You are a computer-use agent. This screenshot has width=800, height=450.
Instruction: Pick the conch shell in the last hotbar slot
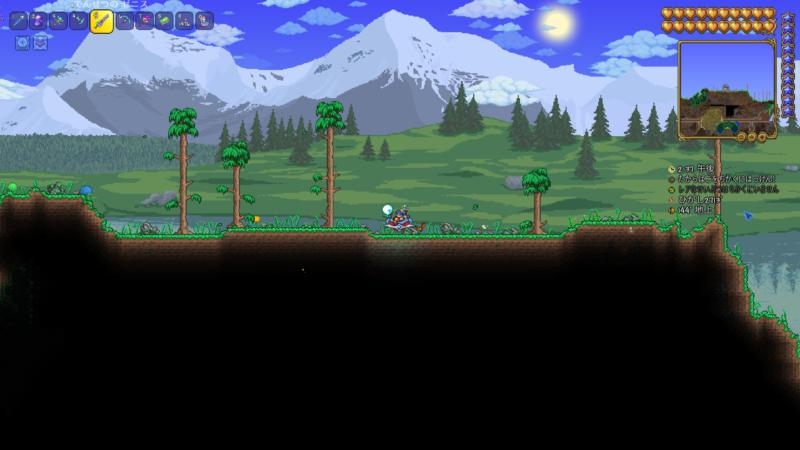coord(205,20)
